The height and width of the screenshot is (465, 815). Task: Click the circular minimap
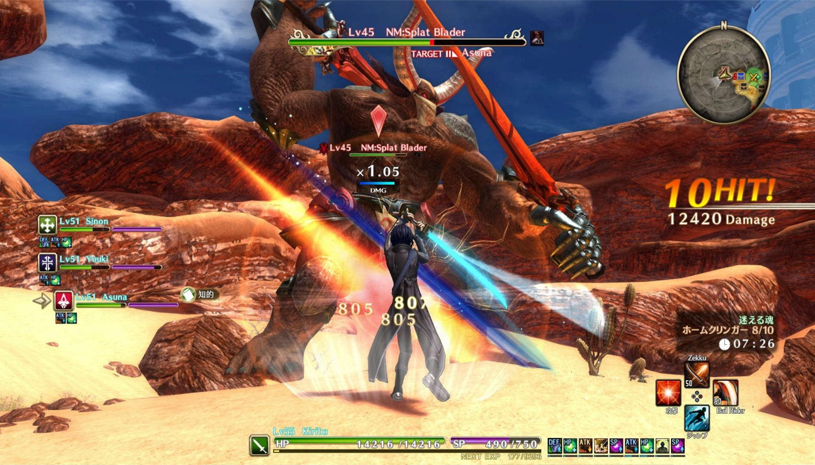pyautogui.click(x=726, y=75)
